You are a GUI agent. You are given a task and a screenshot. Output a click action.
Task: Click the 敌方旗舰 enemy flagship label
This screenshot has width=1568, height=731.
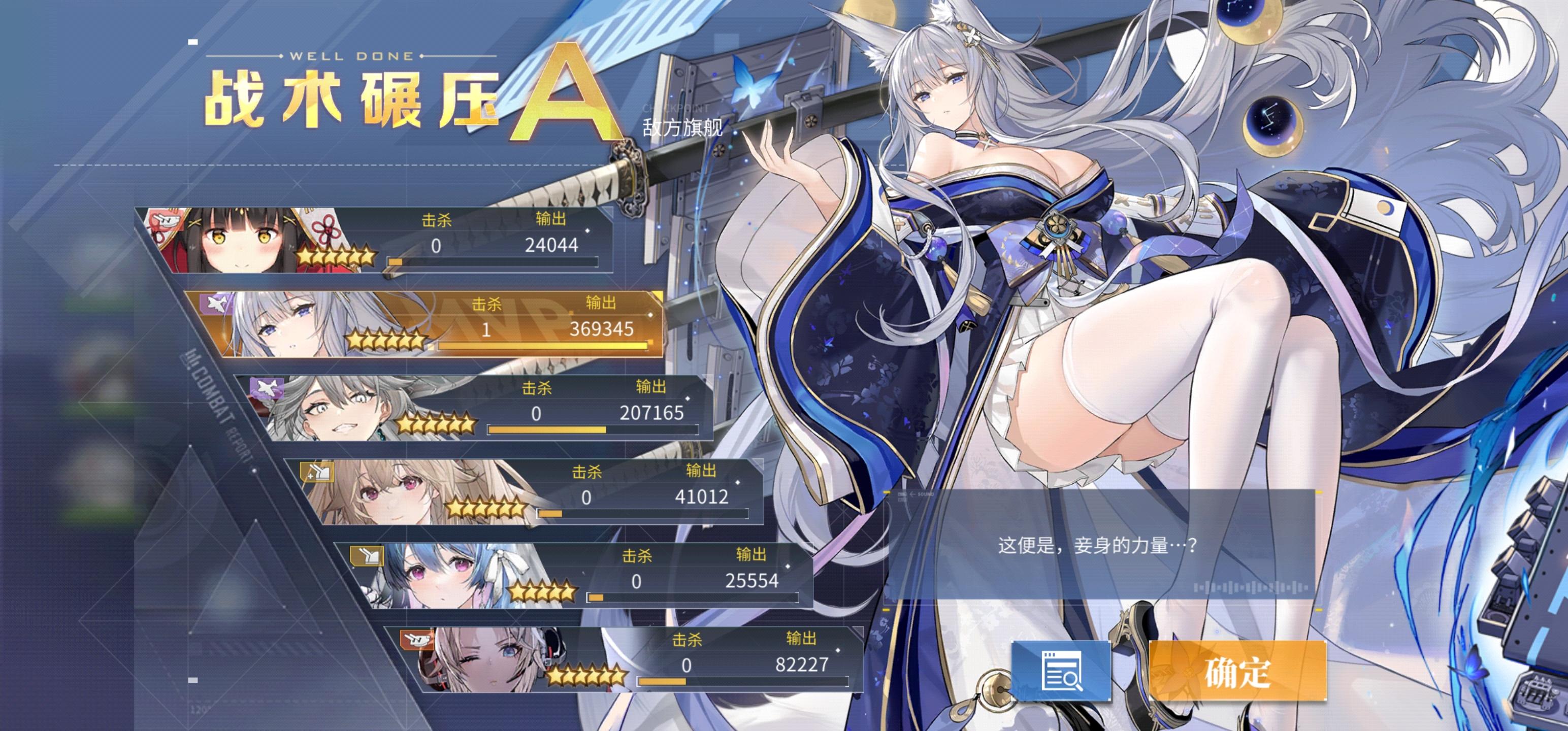682,129
